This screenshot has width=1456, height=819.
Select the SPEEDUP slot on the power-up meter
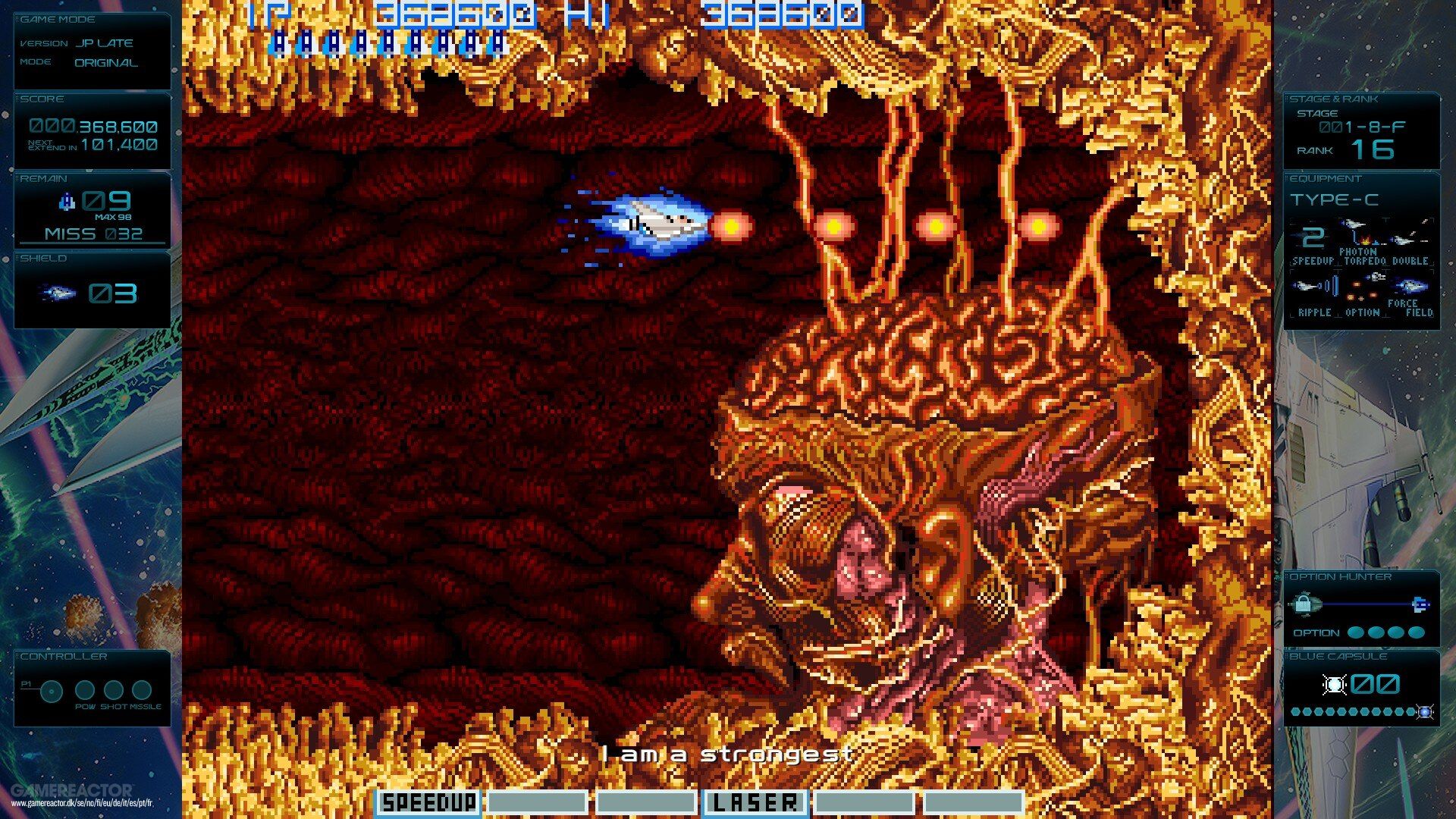428,802
